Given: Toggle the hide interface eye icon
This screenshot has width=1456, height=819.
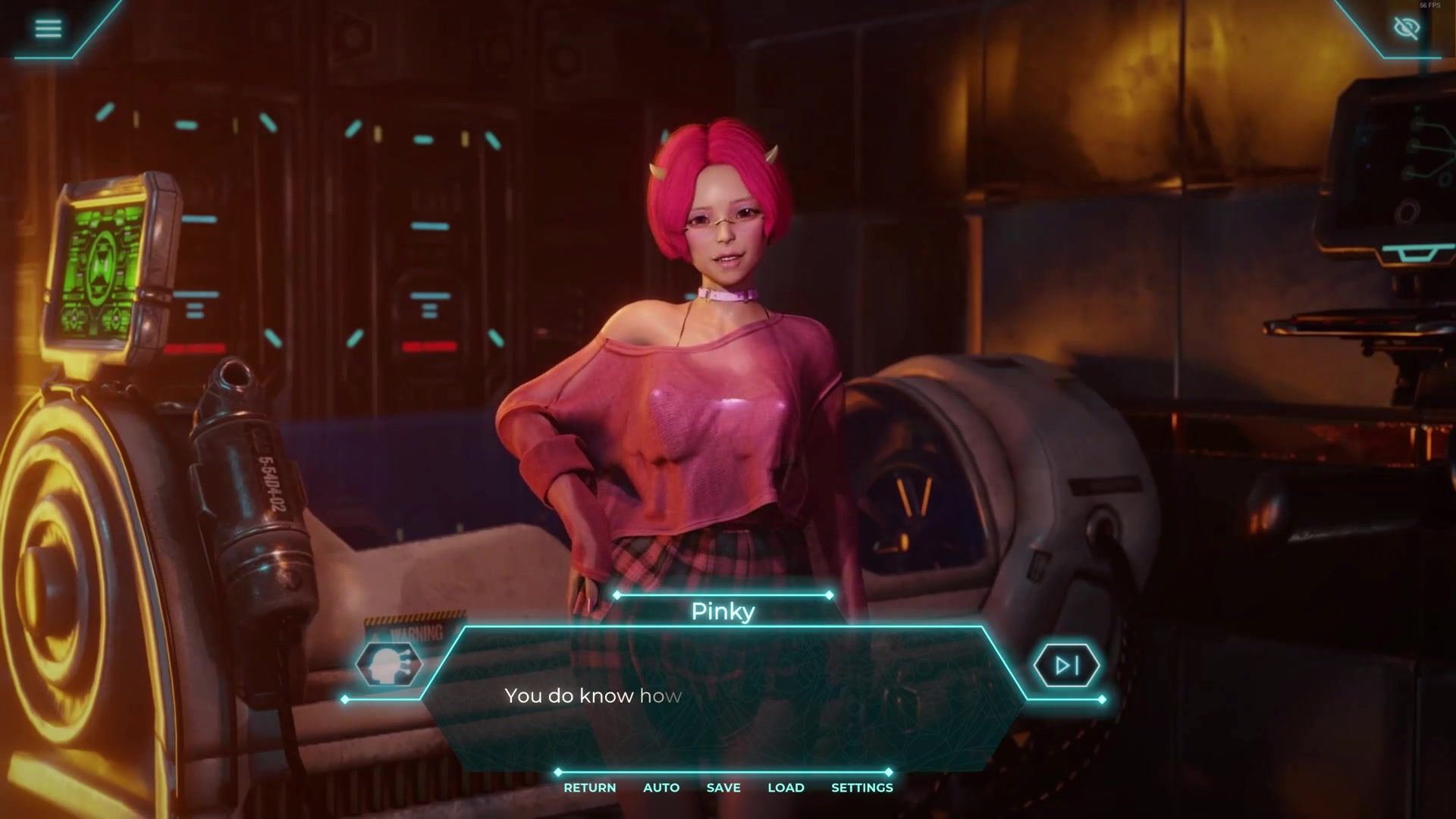Looking at the screenshot, I should pos(1407,29).
